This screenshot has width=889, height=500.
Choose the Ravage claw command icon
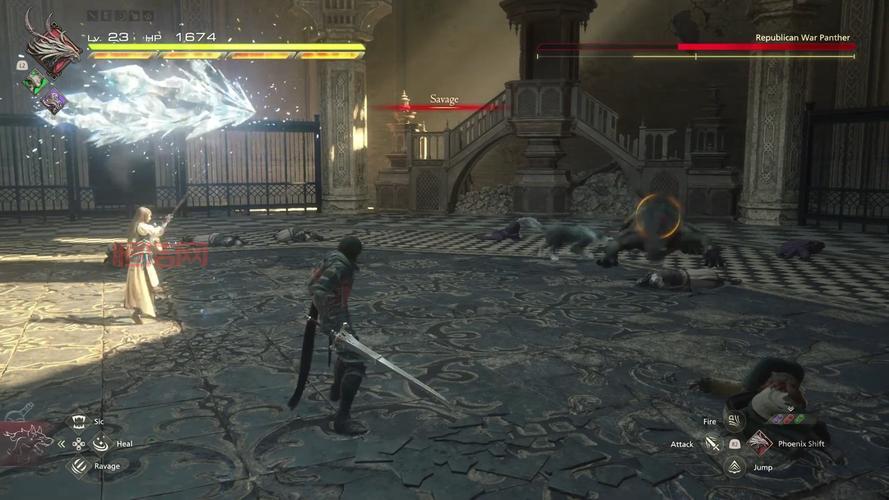click(x=78, y=465)
